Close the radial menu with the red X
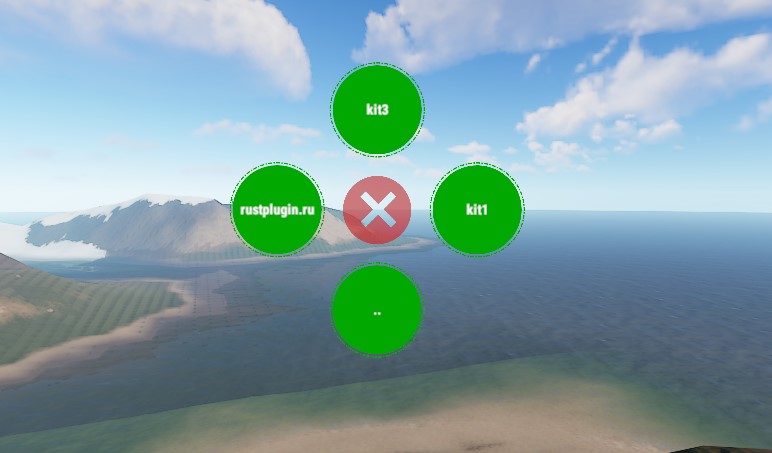 [x=377, y=210]
